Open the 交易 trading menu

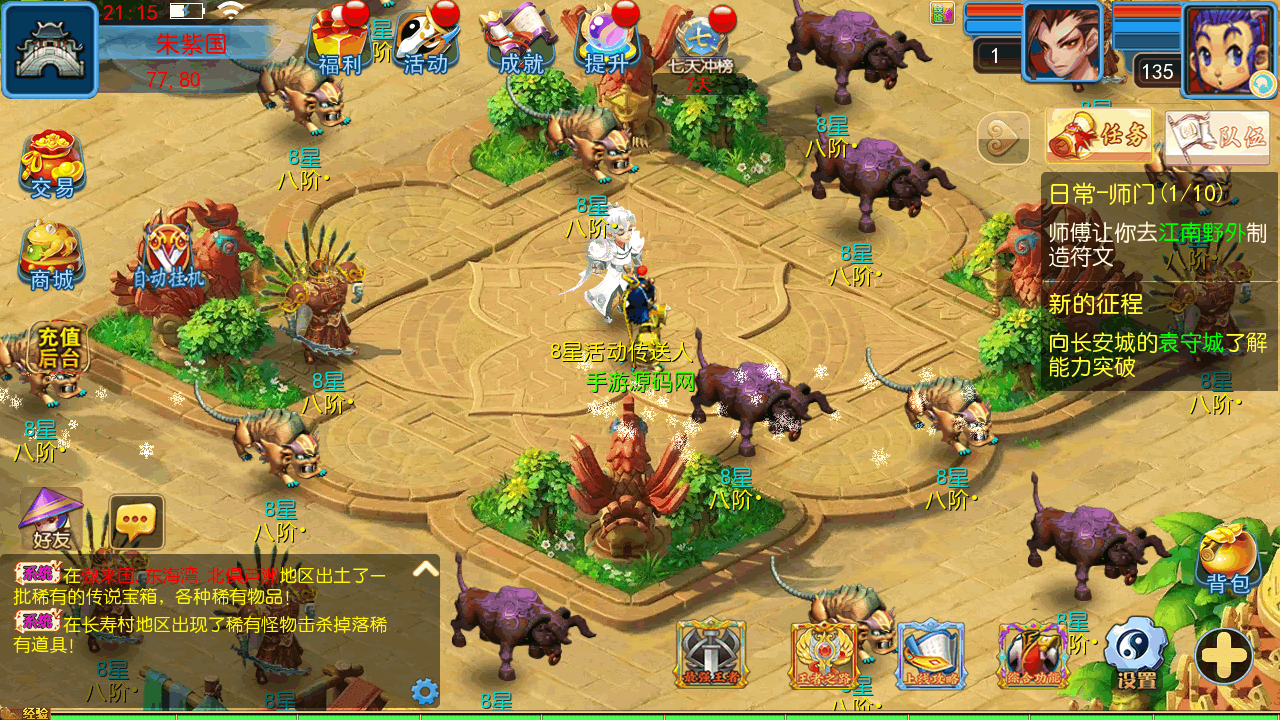[52, 165]
